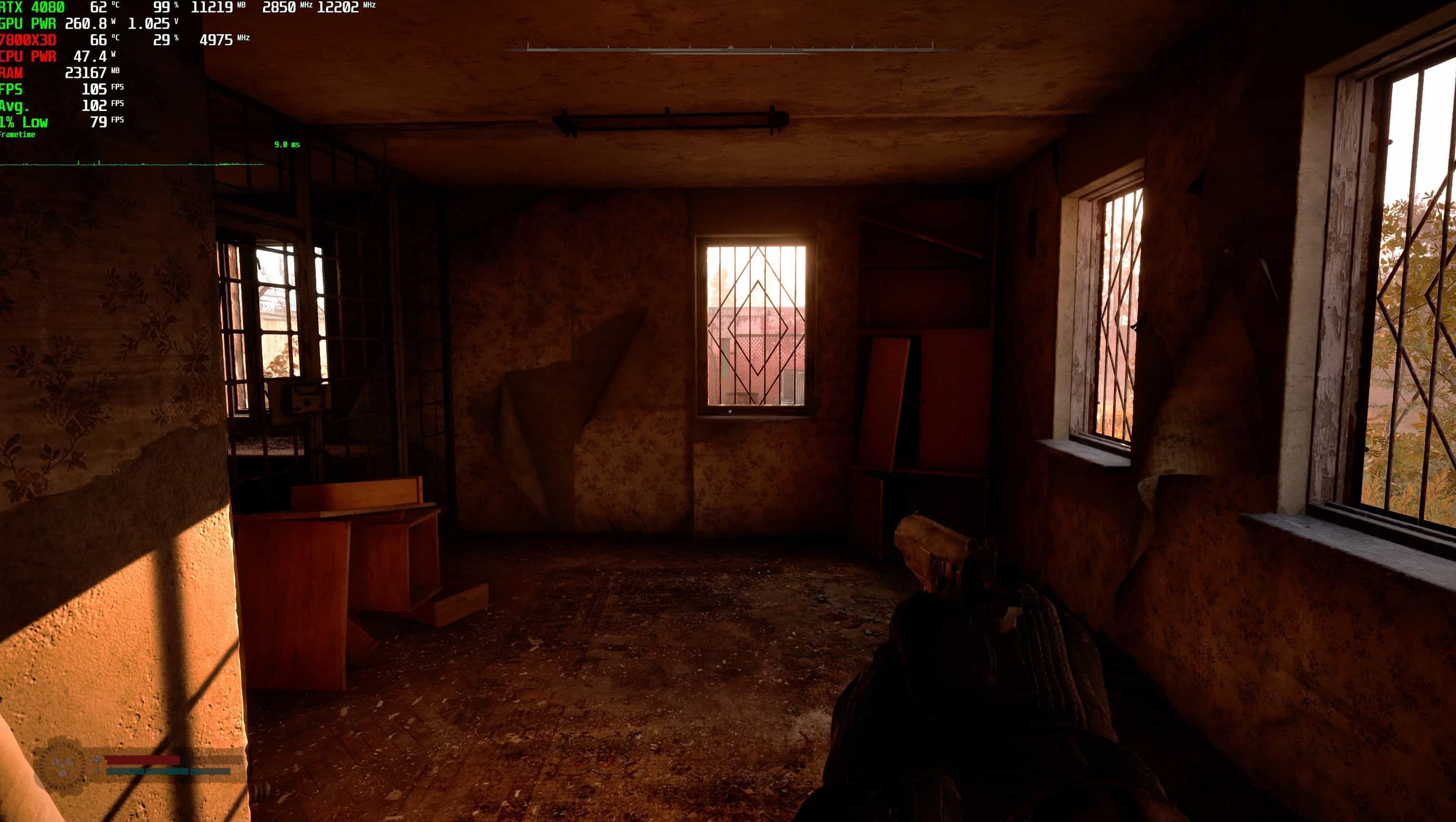Click the compass strip's center marker

pyautogui.click(x=730, y=48)
